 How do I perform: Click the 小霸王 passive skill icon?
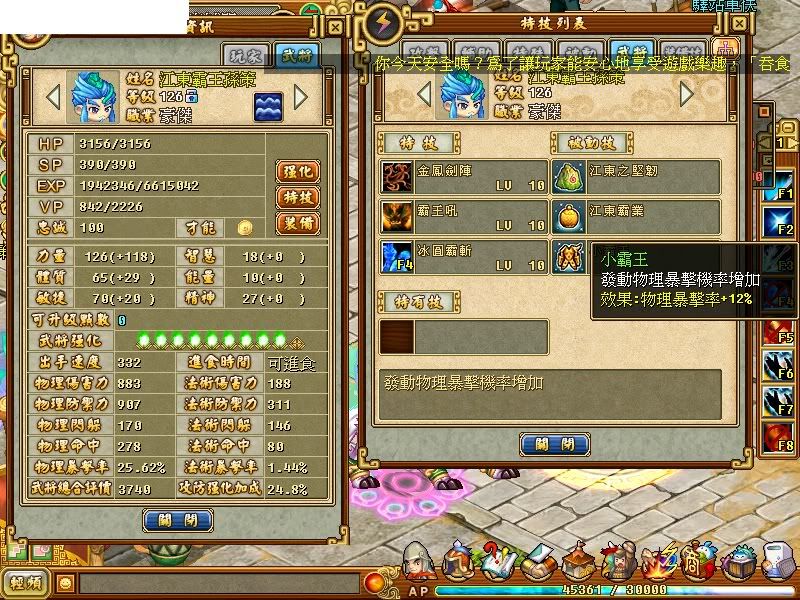(x=569, y=257)
